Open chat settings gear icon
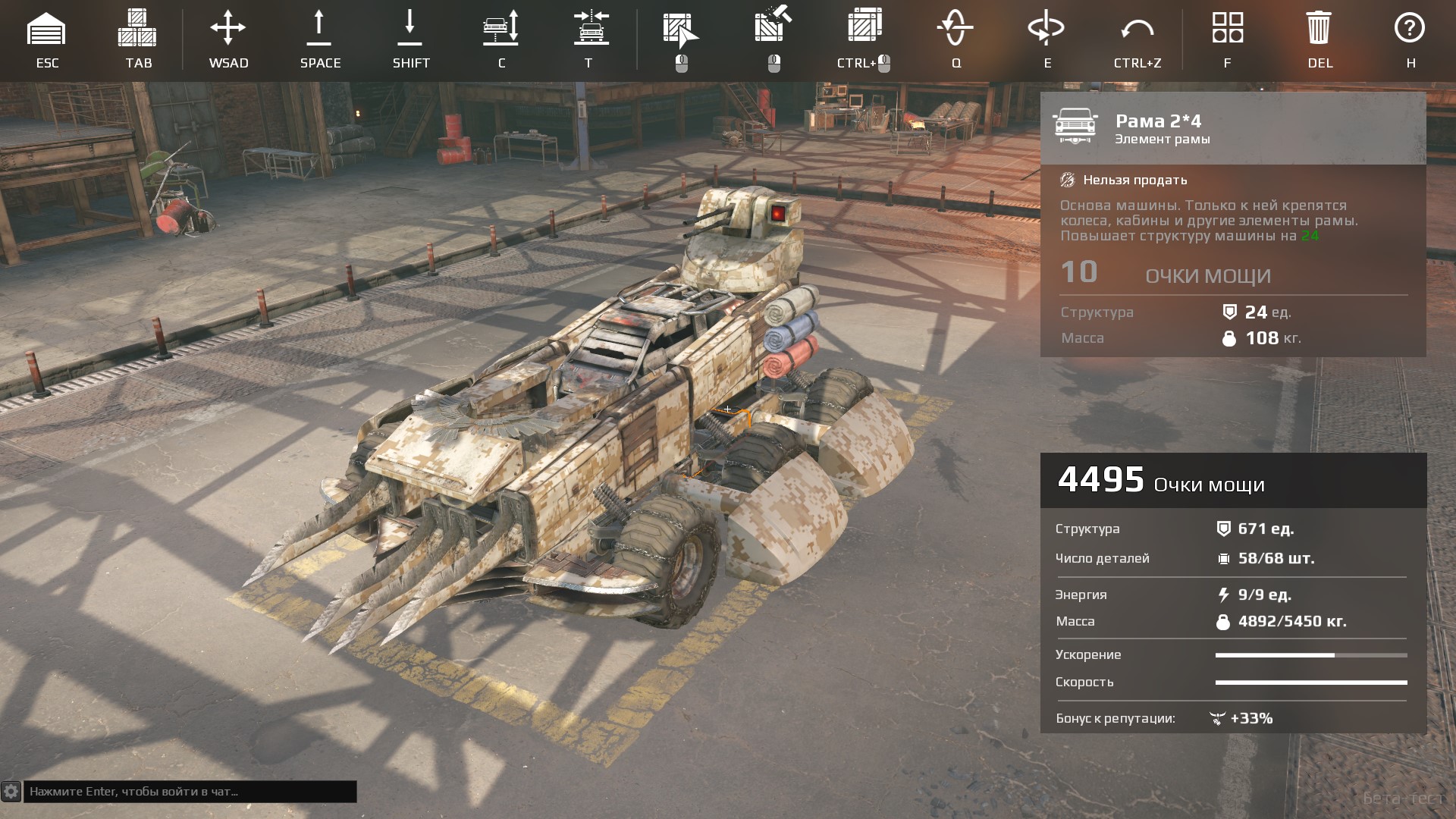Screen dimensions: 1456x819 pyautogui.click(x=11, y=792)
